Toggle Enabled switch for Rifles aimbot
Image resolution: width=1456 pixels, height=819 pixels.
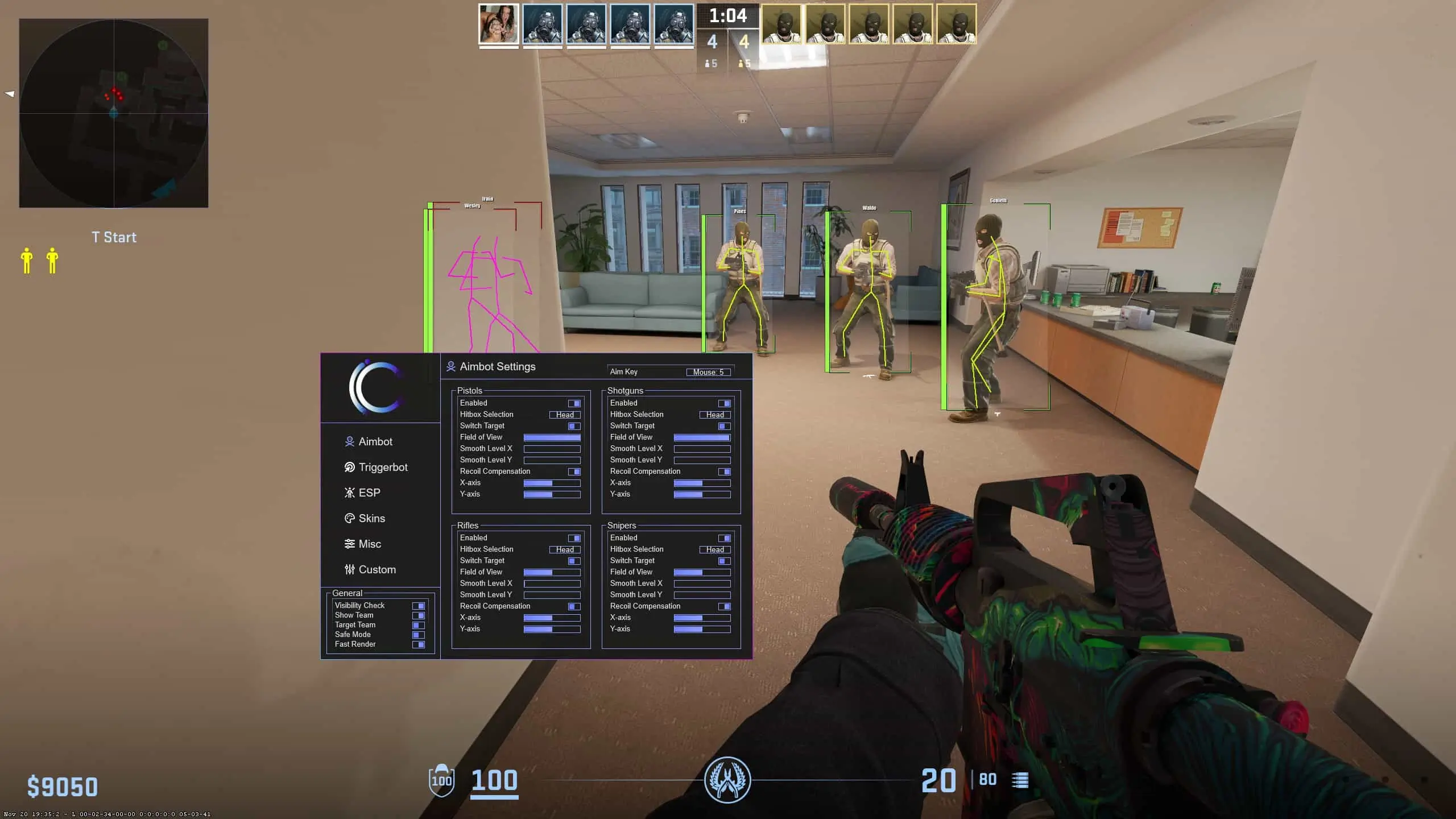tap(573, 537)
